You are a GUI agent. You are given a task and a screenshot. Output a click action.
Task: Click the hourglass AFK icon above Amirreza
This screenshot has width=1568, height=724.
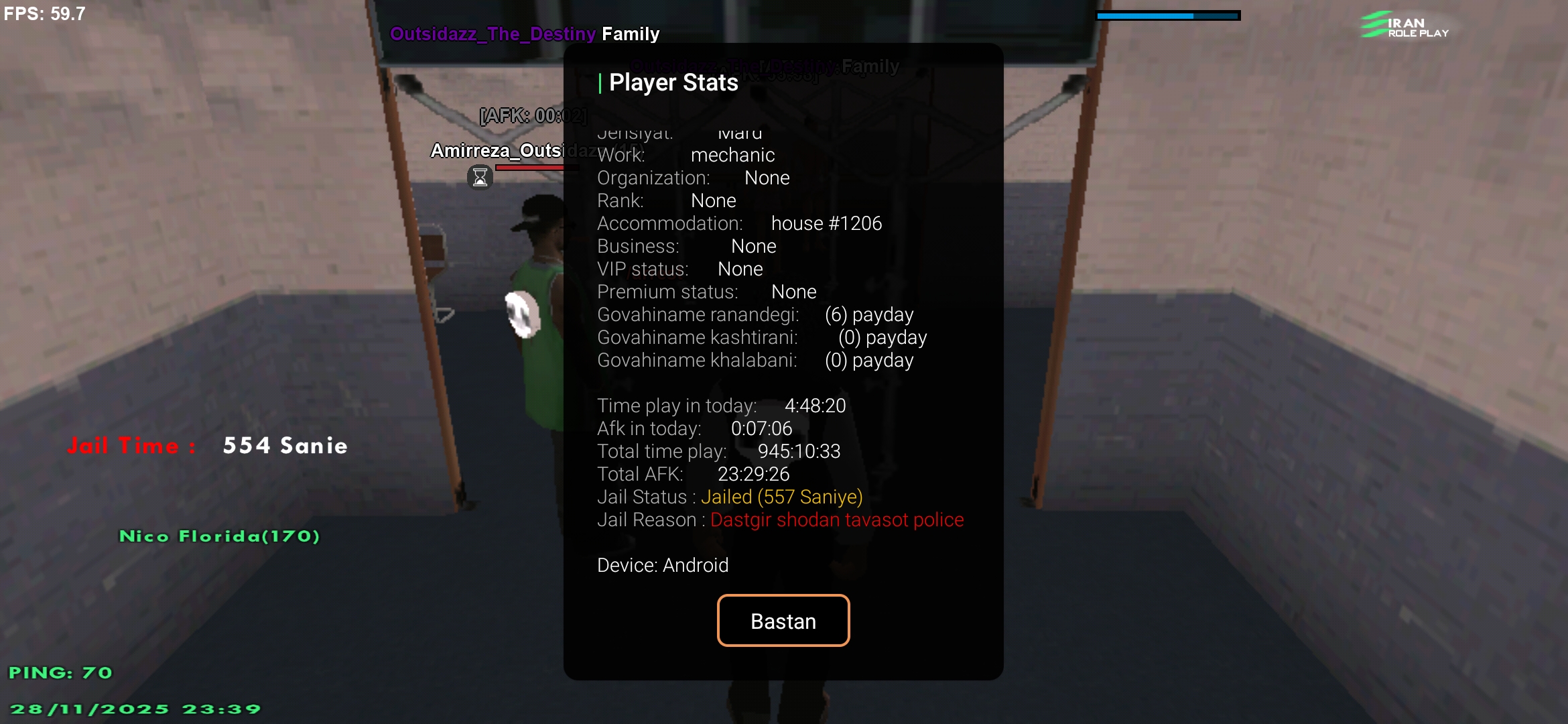point(480,177)
